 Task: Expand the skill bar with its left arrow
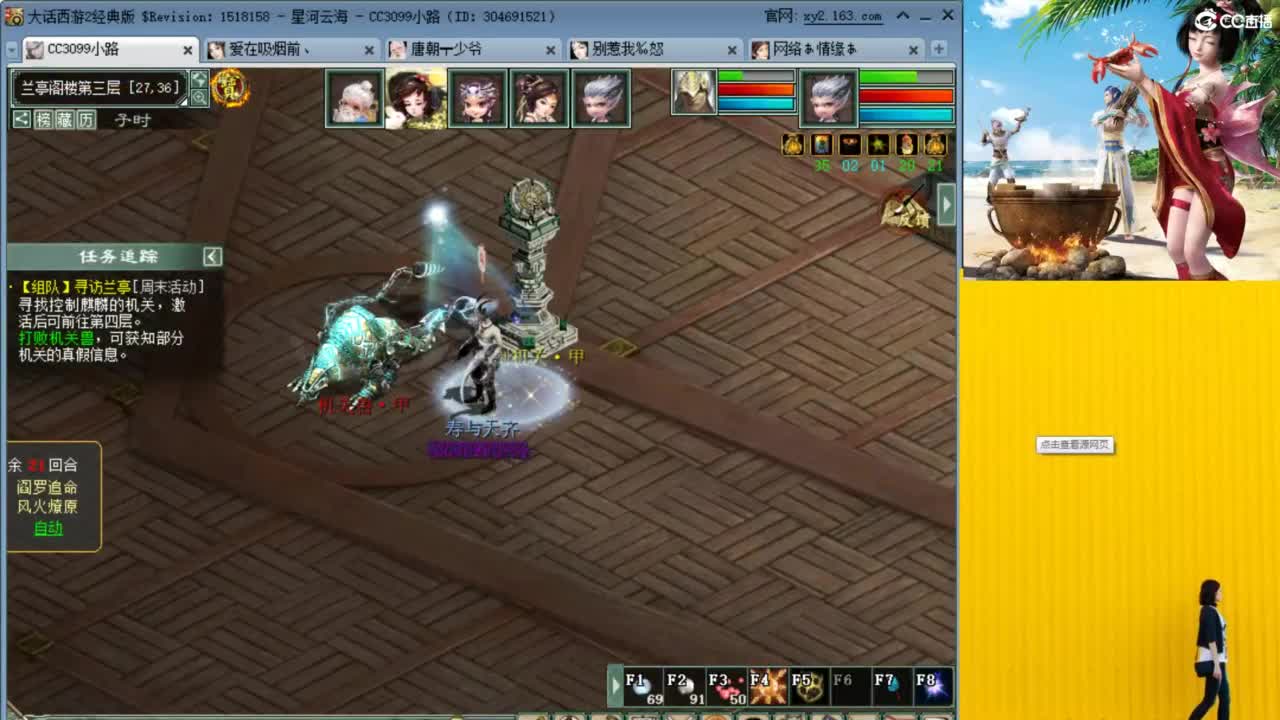point(615,685)
